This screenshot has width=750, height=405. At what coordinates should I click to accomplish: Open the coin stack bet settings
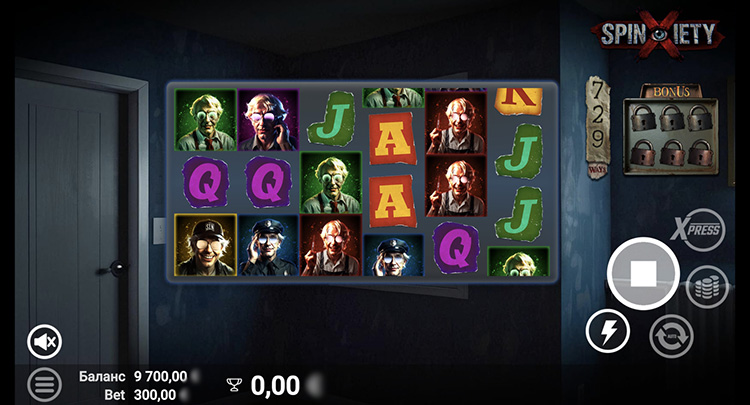(706, 287)
